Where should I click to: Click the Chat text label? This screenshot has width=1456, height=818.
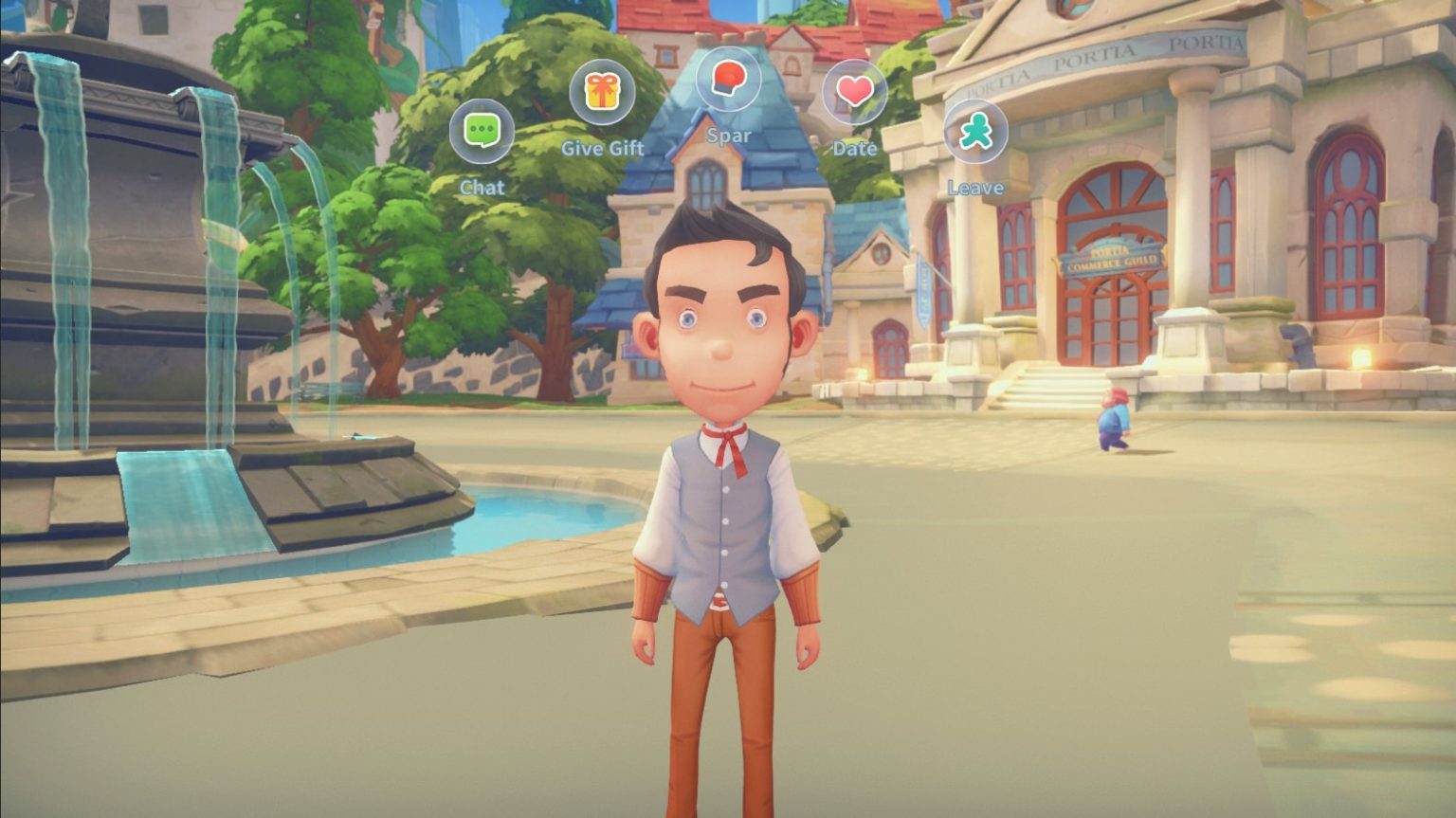coord(482,187)
